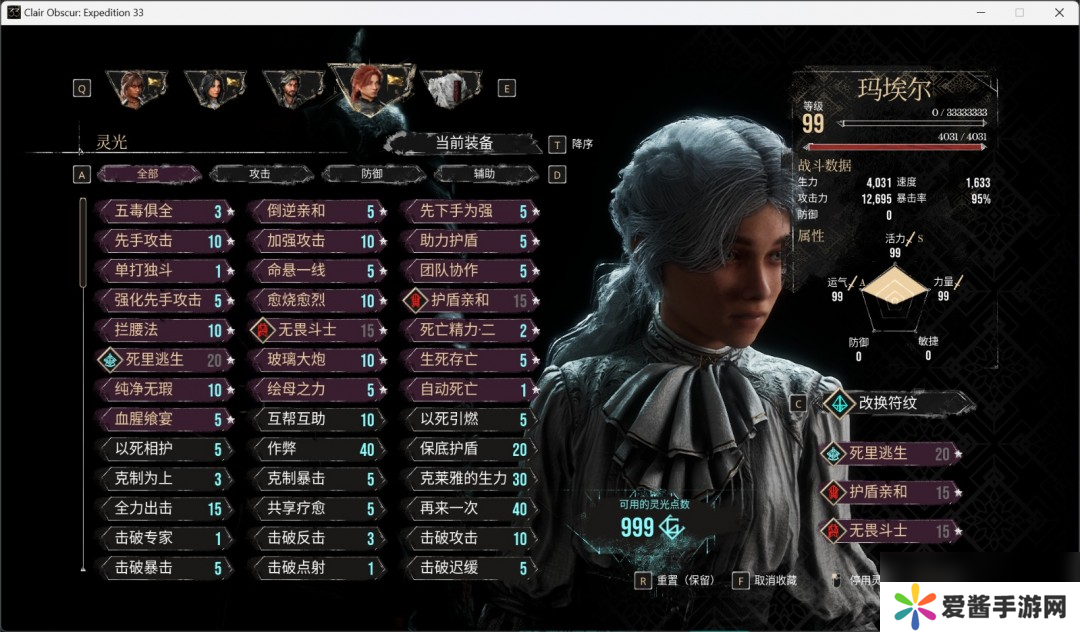Choose the red-haired character portrait
The height and width of the screenshot is (632, 1080).
366,88
